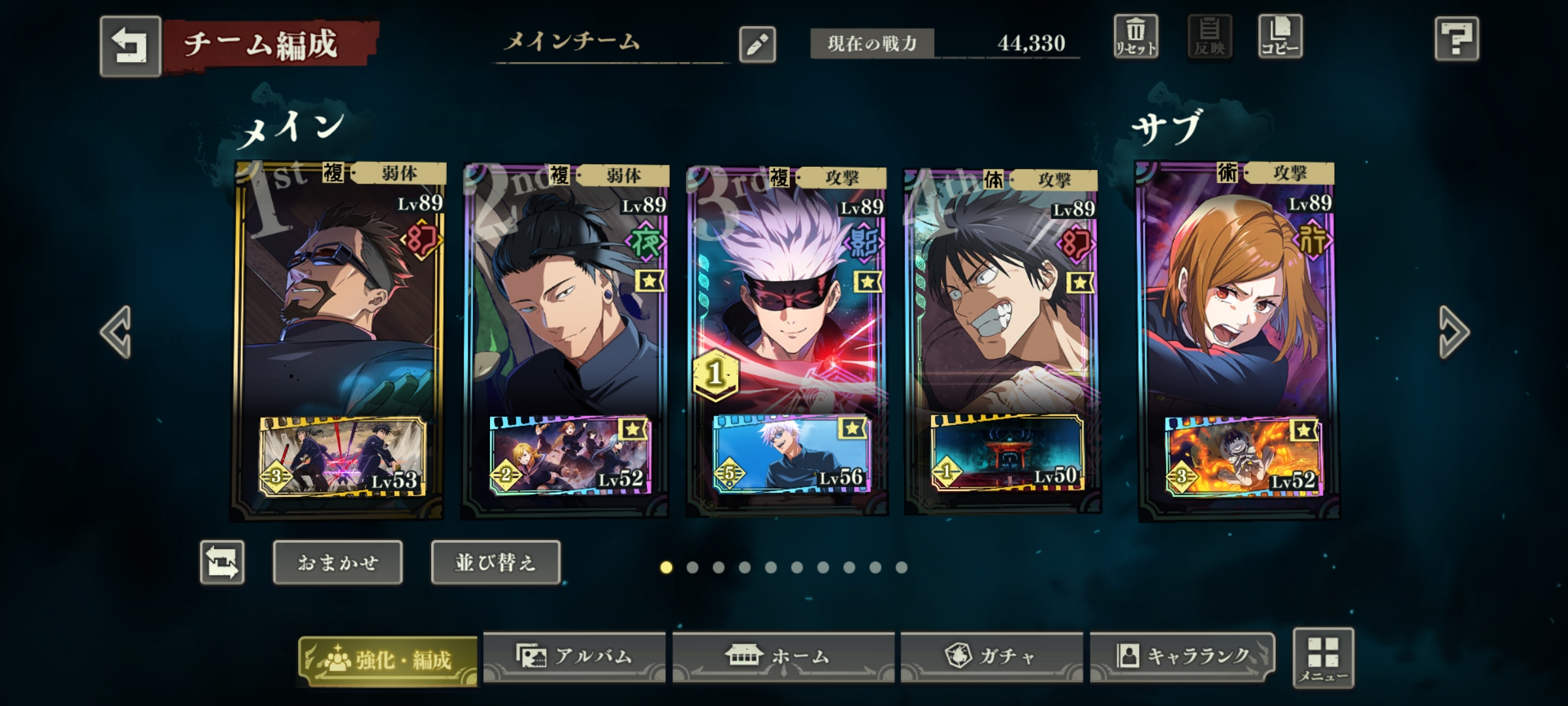Switch to the アルバム tab
The height and width of the screenshot is (706, 1568).
pos(574,656)
